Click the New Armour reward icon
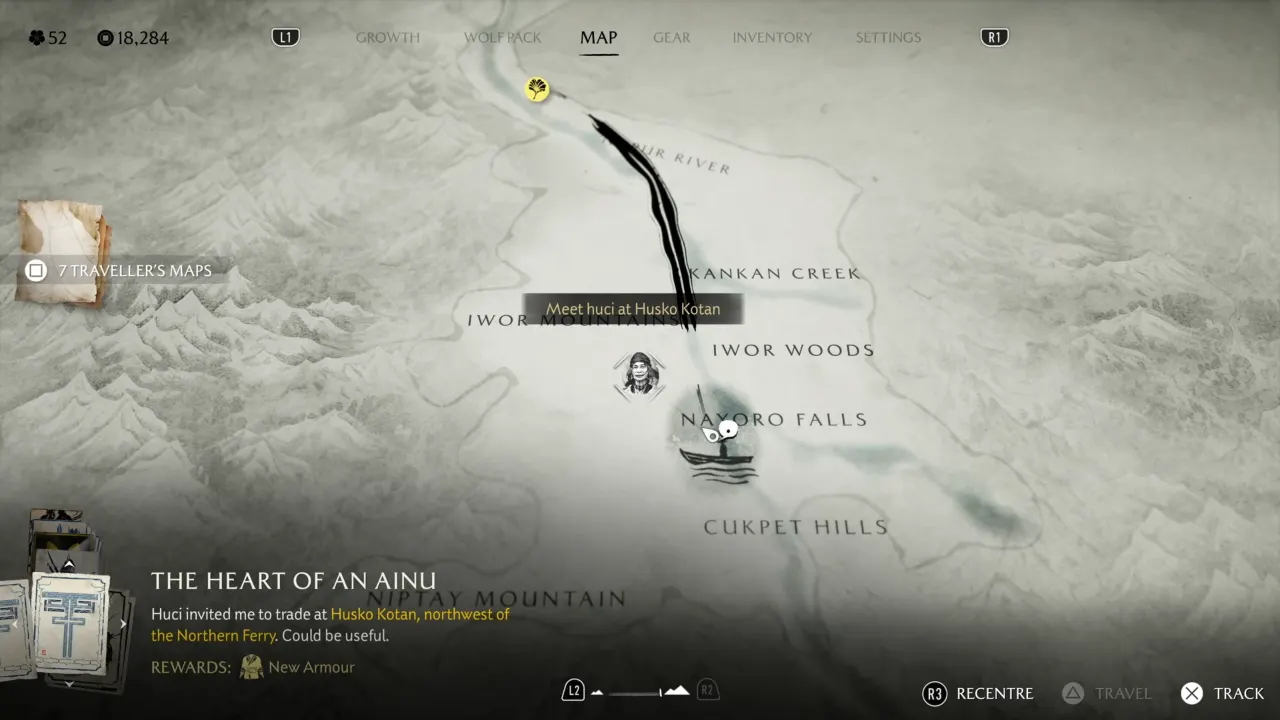This screenshot has width=1280, height=720. pos(251,667)
